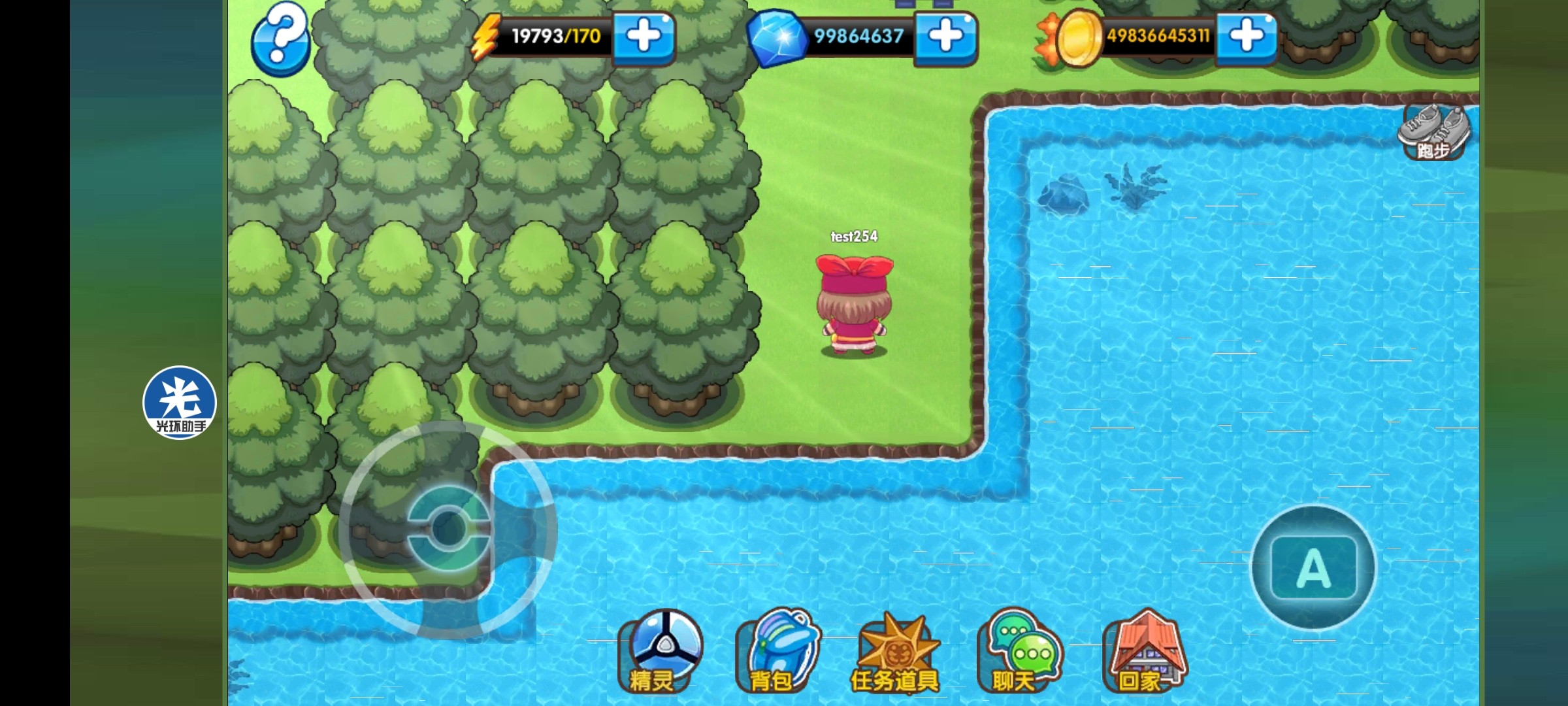
Task: Open the blue question mark help button
Action: point(280,39)
